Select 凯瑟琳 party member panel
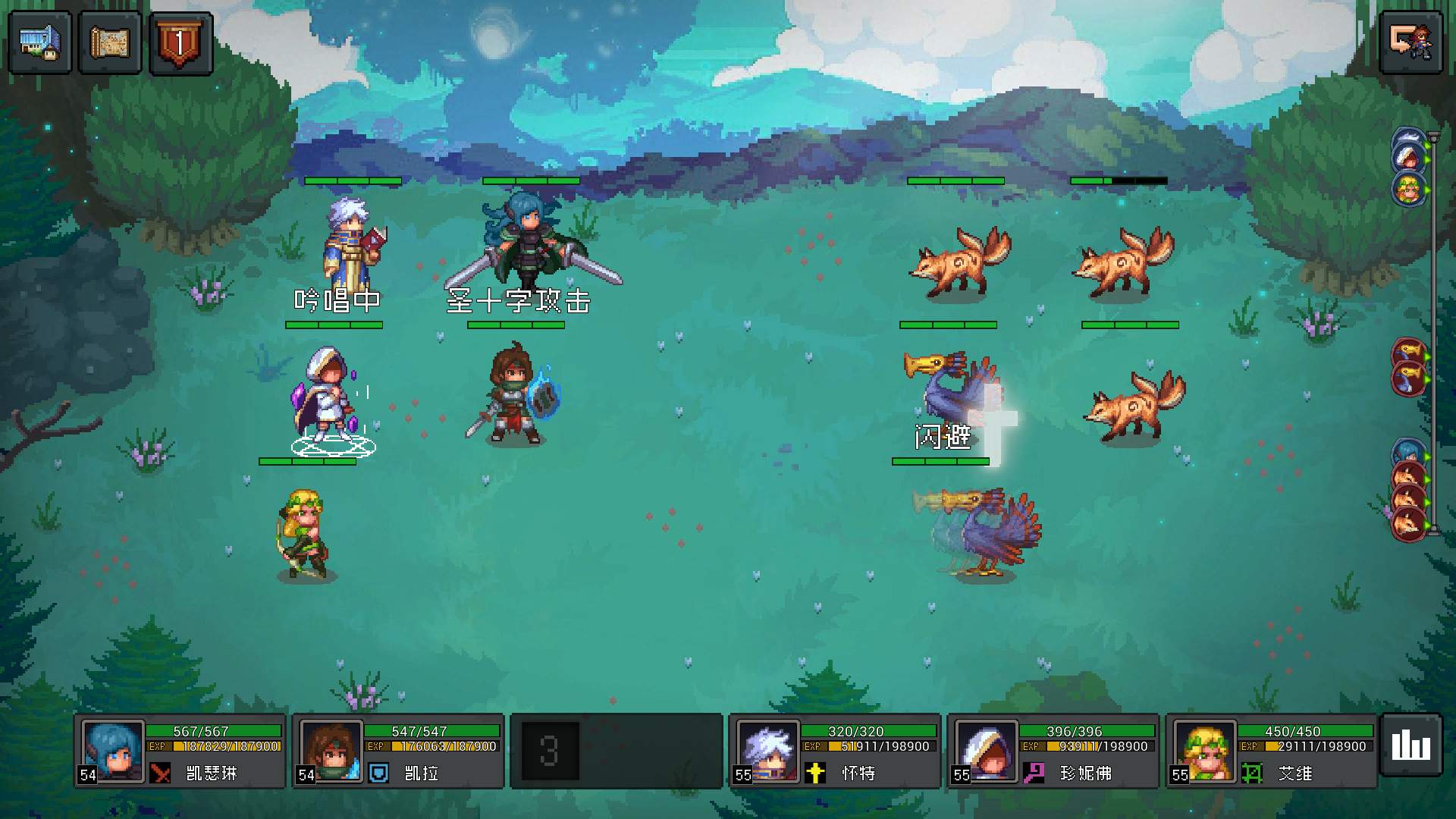Screen dimensions: 1456x819 [x=180, y=752]
